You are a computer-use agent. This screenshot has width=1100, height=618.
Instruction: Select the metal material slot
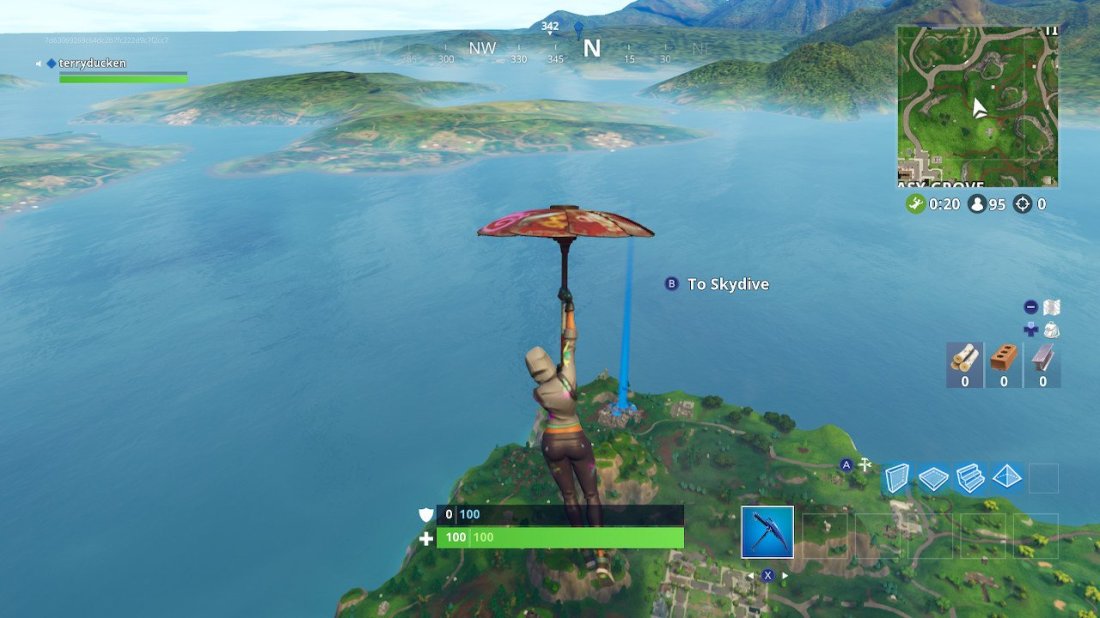[1043, 363]
